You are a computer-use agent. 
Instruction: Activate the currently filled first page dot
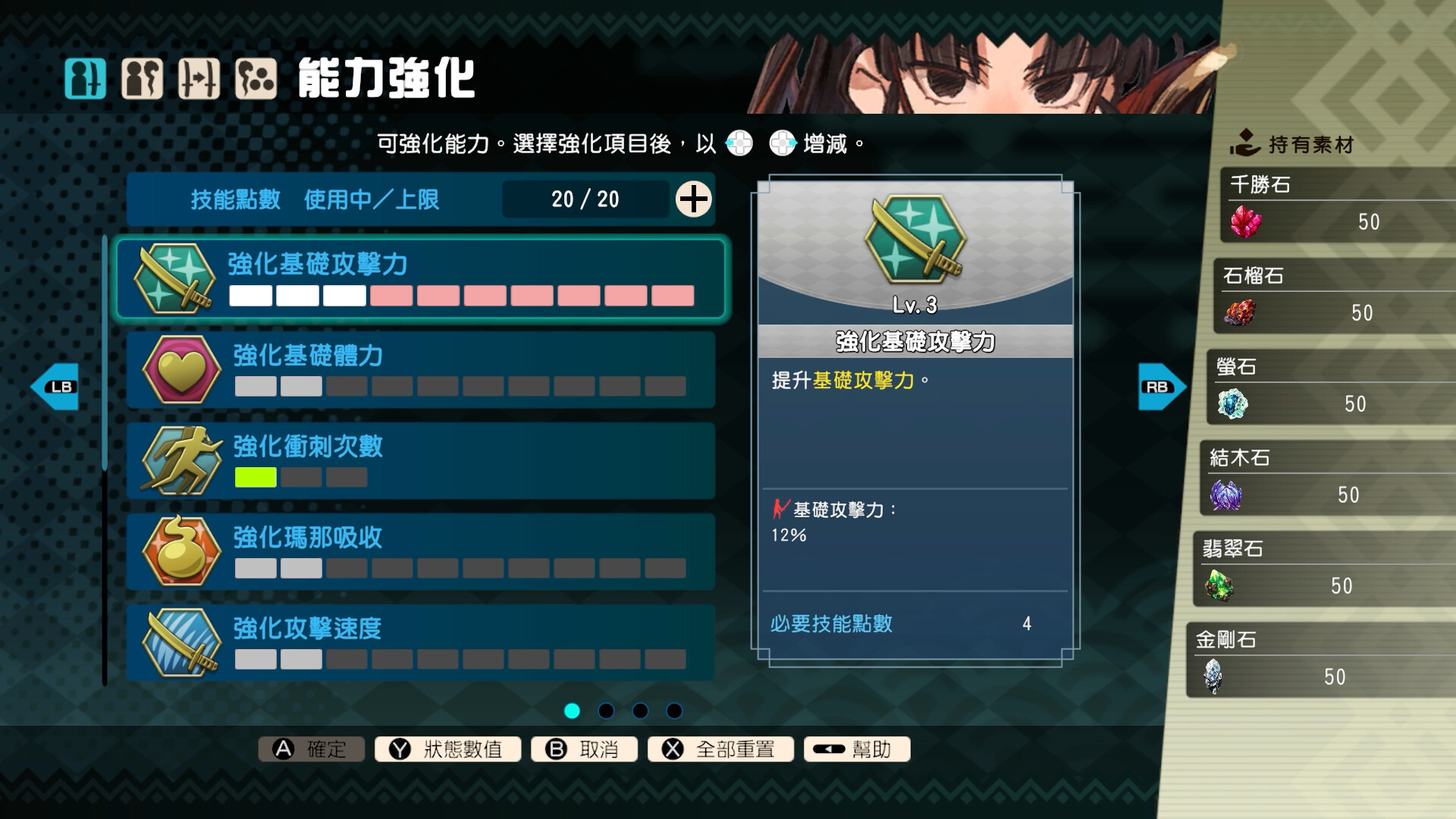point(571,711)
